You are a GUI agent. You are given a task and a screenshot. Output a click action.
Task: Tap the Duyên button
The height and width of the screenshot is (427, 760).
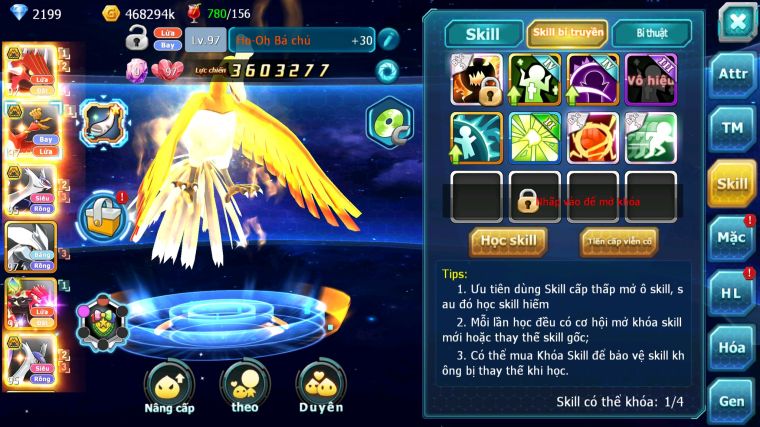pyautogui.click(x=320, y=385)
